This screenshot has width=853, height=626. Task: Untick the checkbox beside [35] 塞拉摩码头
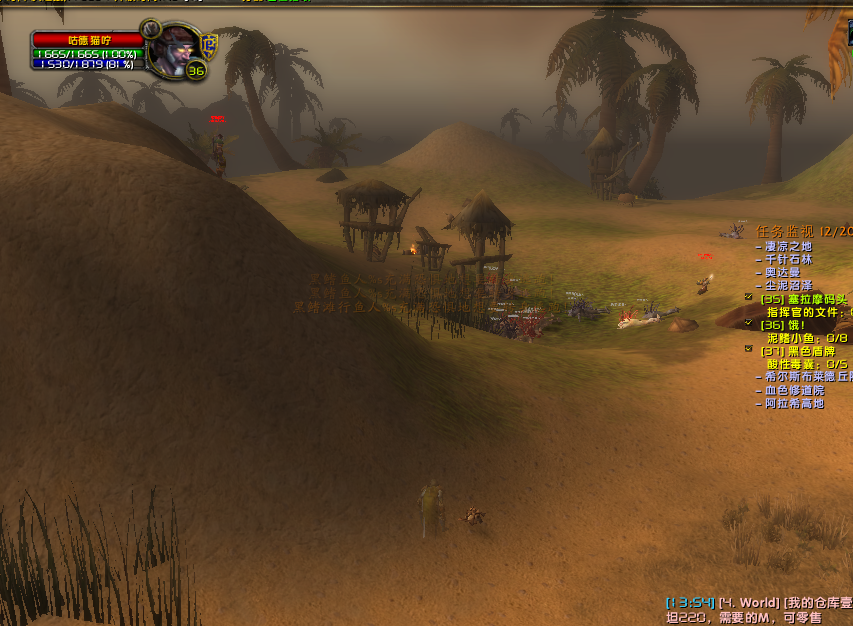[748, 297]
